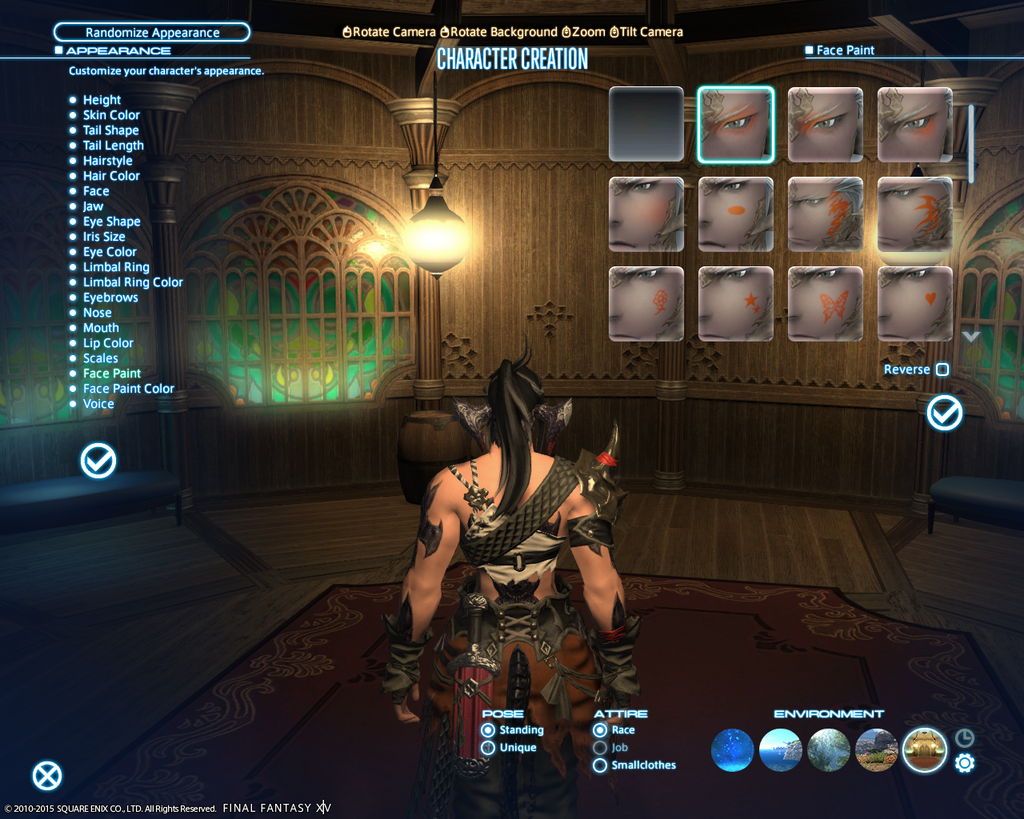Exit character creation with the X button
Viewport: 1024px width, 819px height.
click(x=47, y=776)
